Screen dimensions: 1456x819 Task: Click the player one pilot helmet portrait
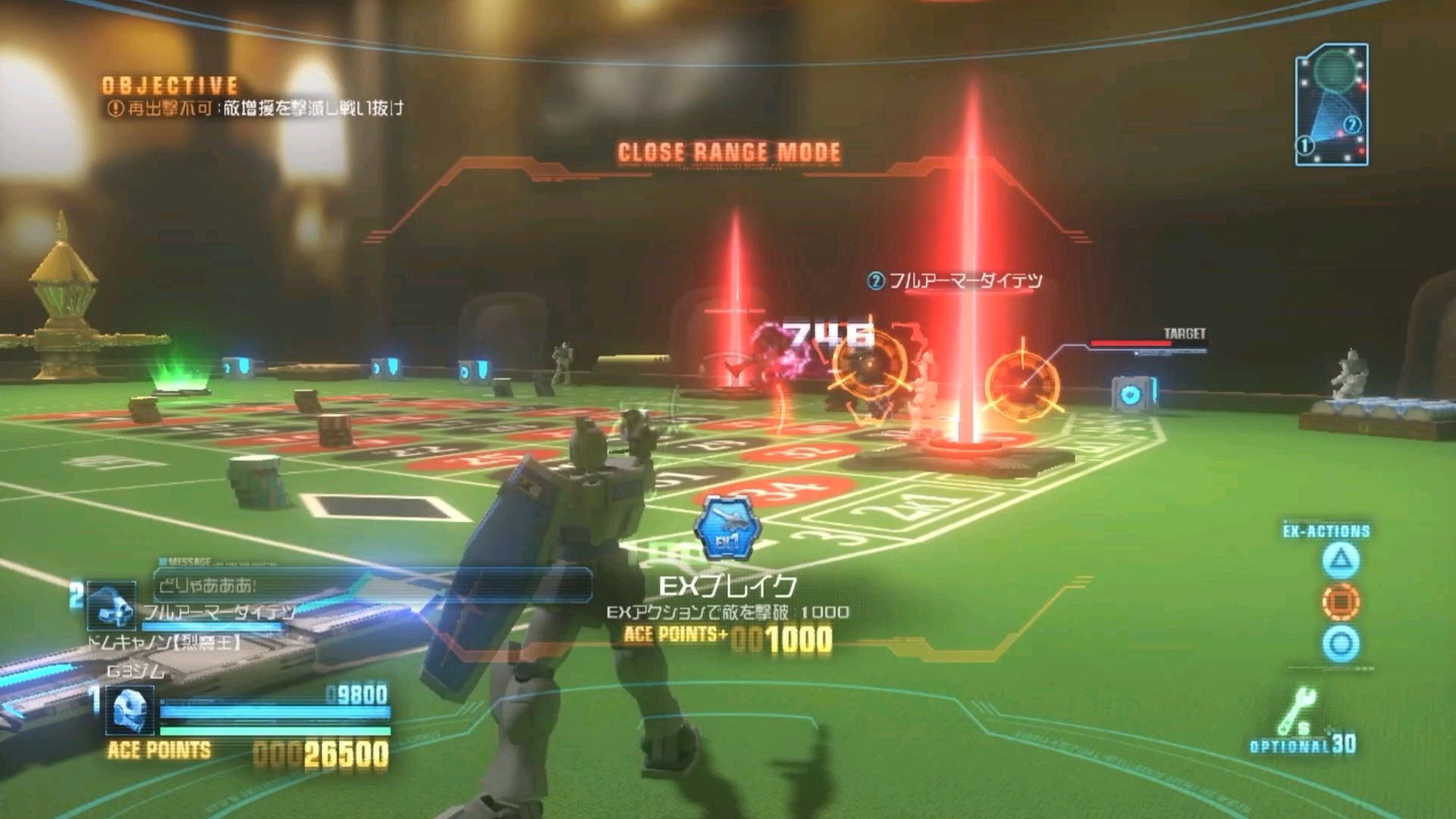[x=129, y=711]
